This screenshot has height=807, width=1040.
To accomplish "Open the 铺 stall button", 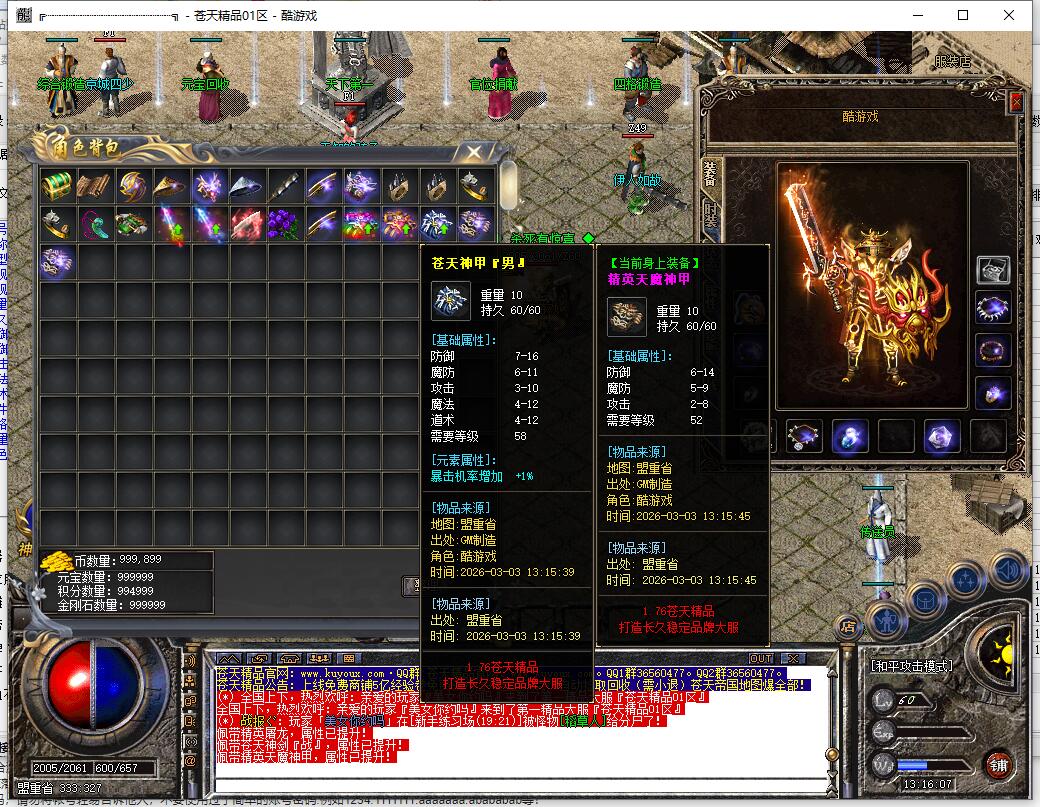I will click(x=997, y=767).
